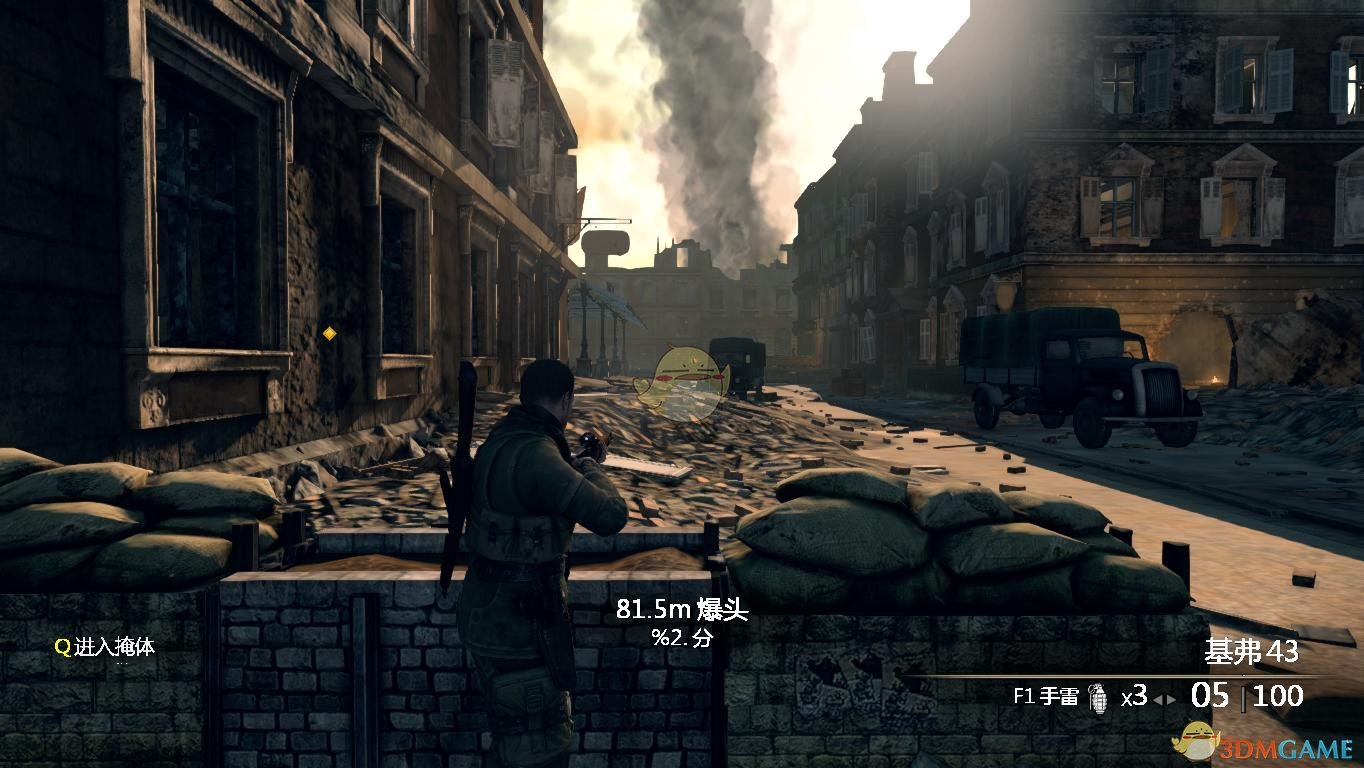Select the grenade item icon

[x=1098, y=695]
